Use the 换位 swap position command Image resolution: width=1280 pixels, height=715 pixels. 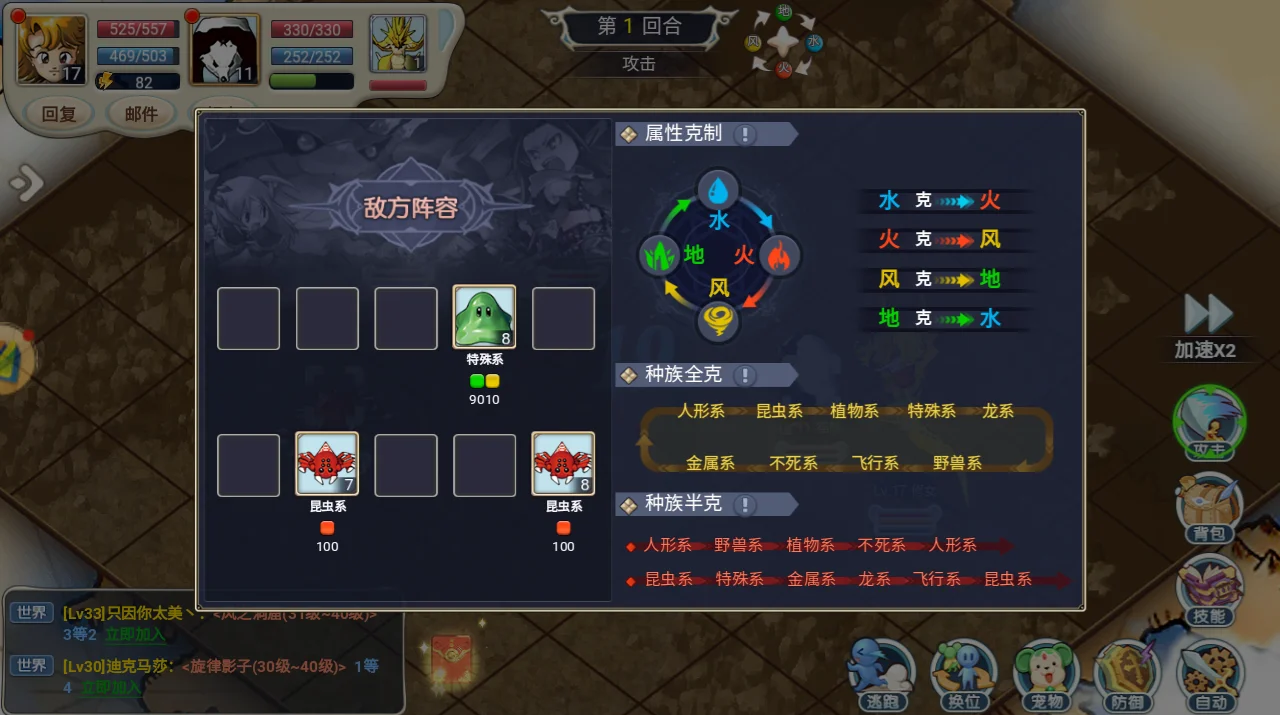click(x=963, y=672)
